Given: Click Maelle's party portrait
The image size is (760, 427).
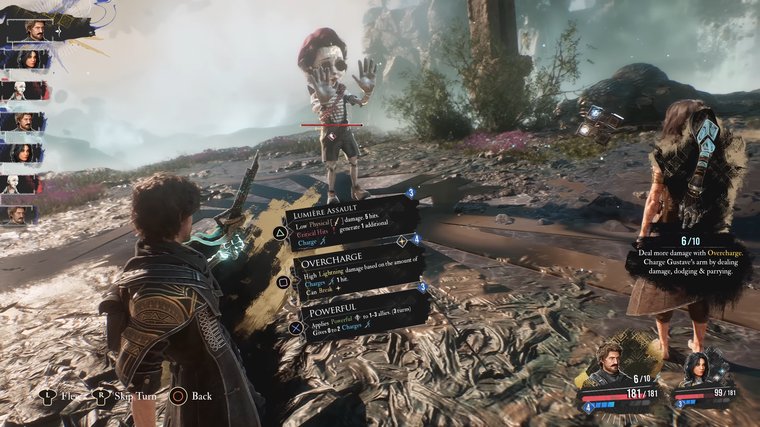Looking at the screenshot, I should click(696, 368).
